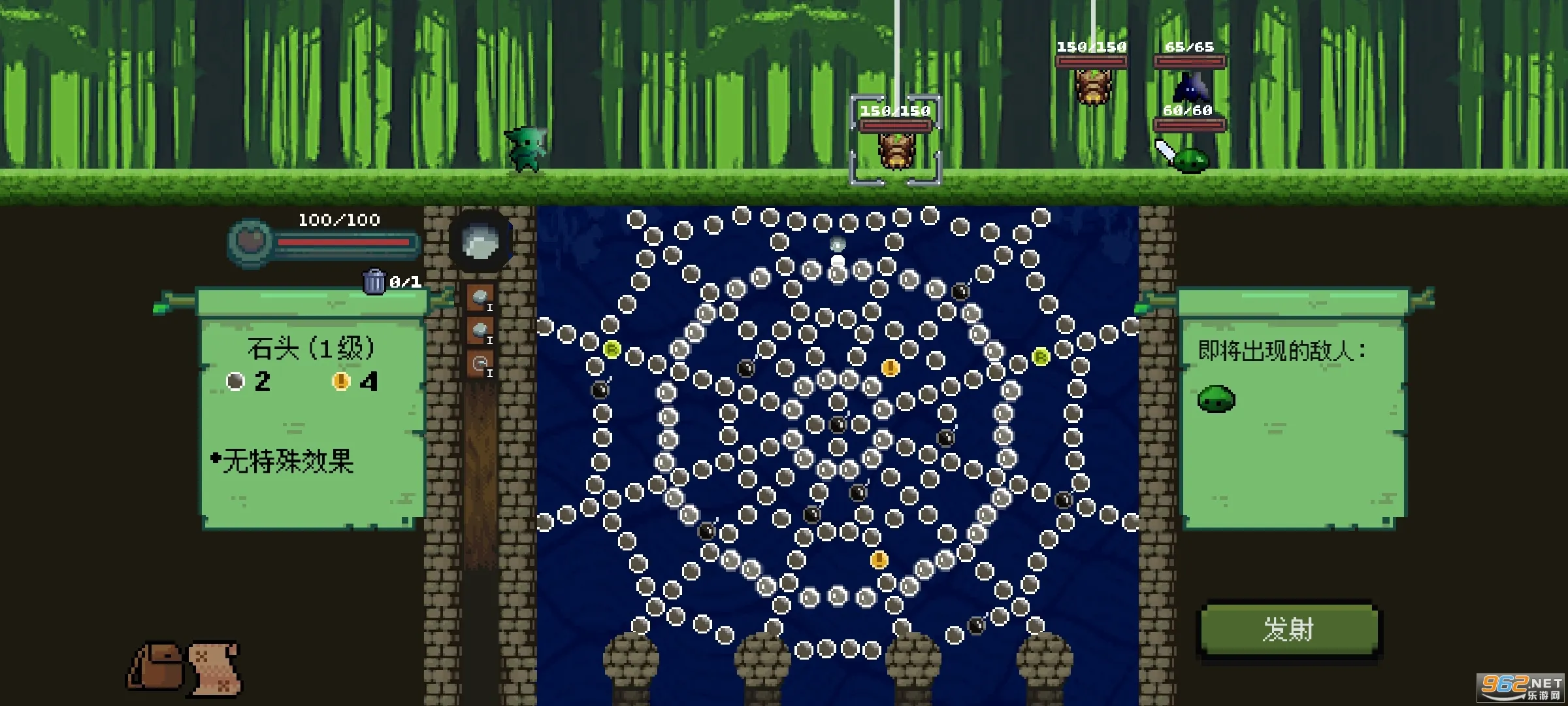Inspect the upcoming green slime enemy icon
The width and height of the screenshot is (1568, 706).
[1216, 399]
